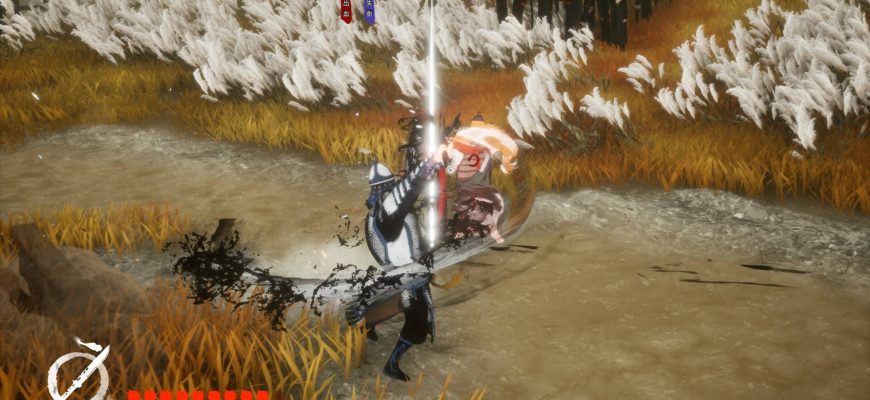
Task: Click the red status banner
Action: click(x=346, y=11)
